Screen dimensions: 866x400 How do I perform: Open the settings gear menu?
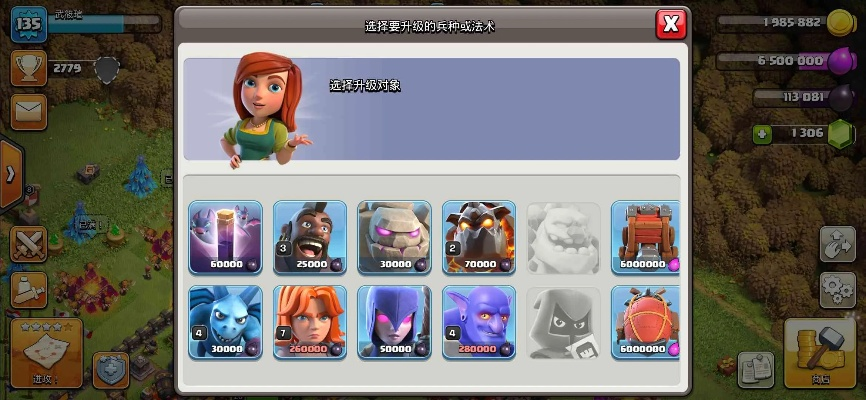pyautogui.click(x=837, y=289)
